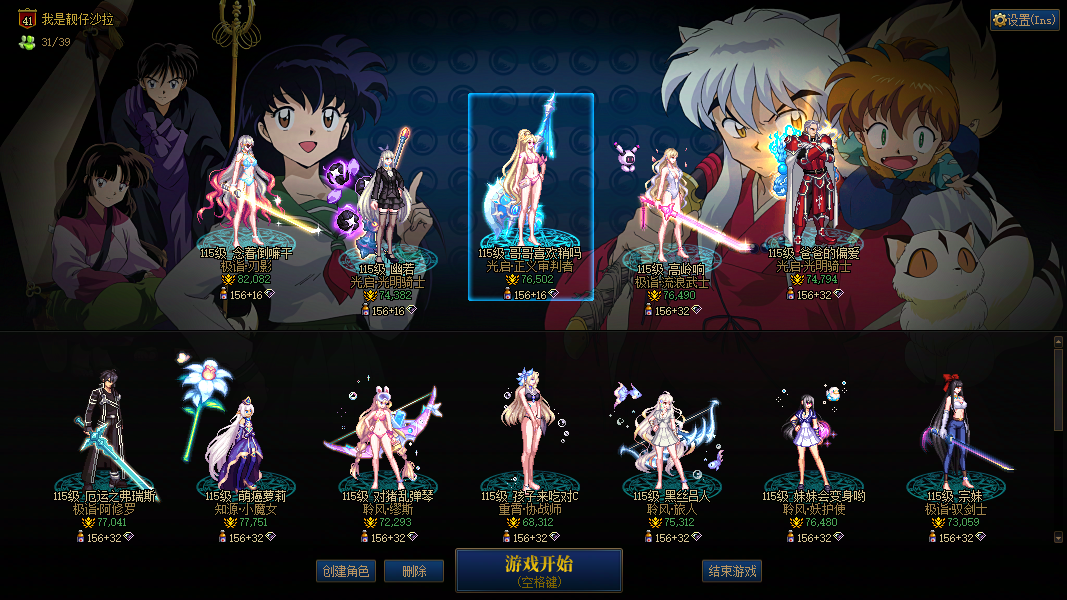Click the character list scrollbar up arrow
Screen dimensions: 1067x600
[x=1059, y=341]
